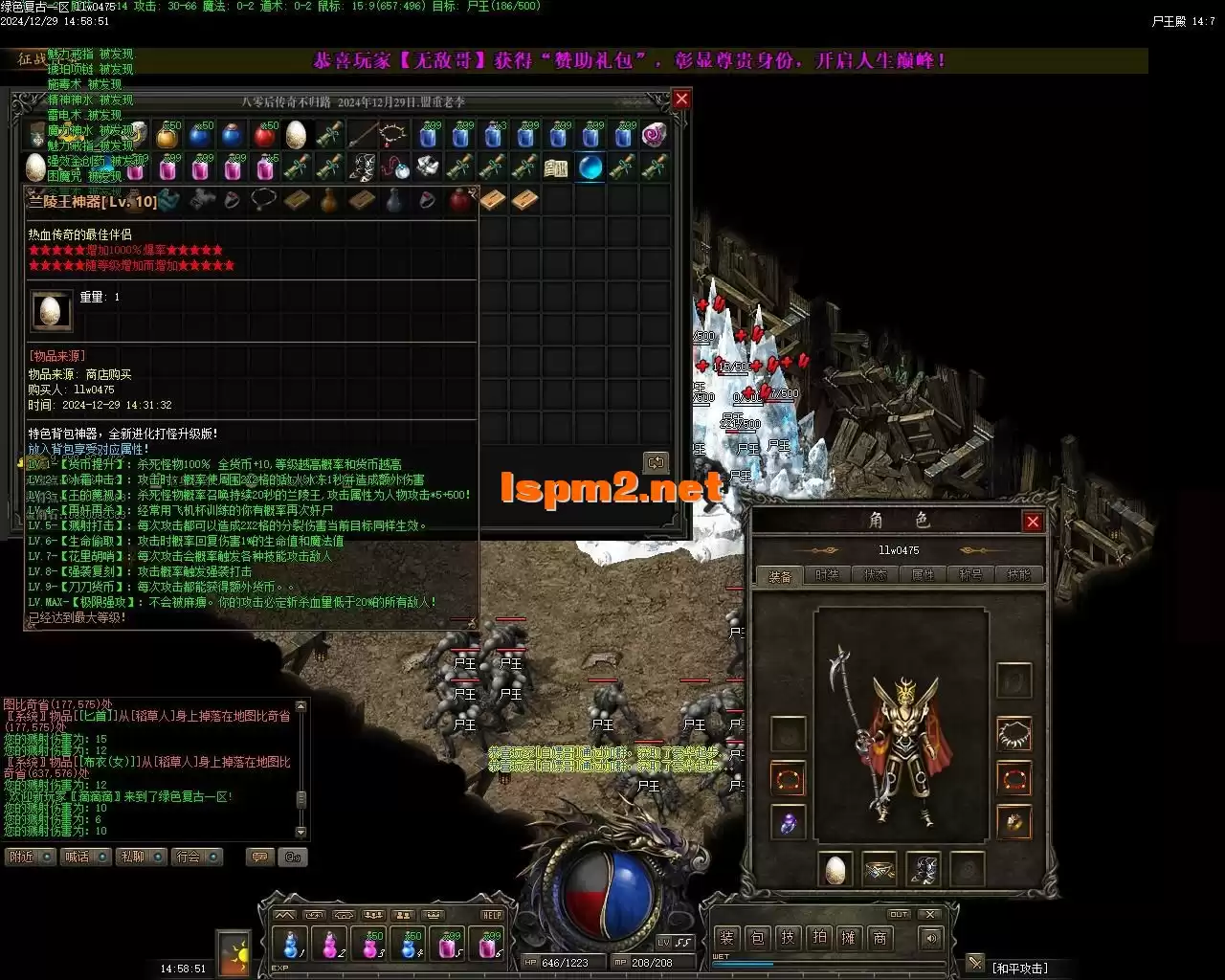Switch to the 时装 fashion tab
The width and height of the screenshot is (1225, 980).
coord(828,575)
